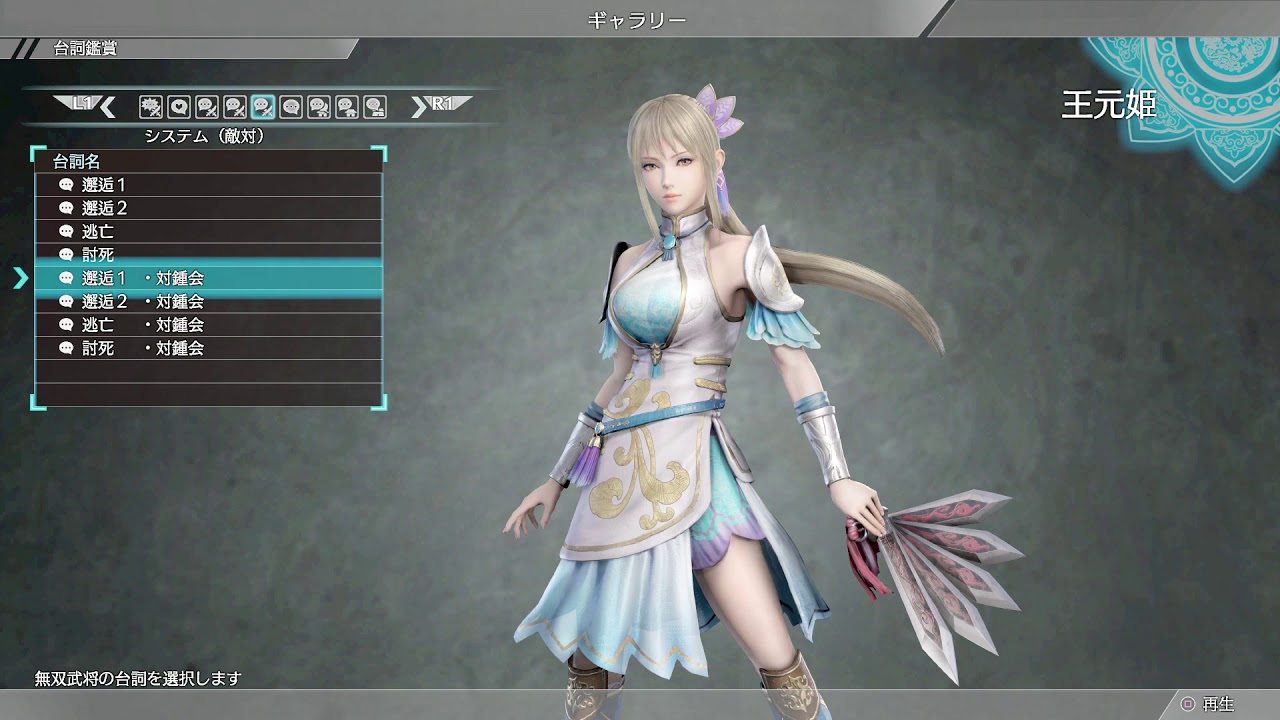1280x720 pixels.
Task: Select the rightmost speech bubble category icon
Action: (x=373, y=105)
